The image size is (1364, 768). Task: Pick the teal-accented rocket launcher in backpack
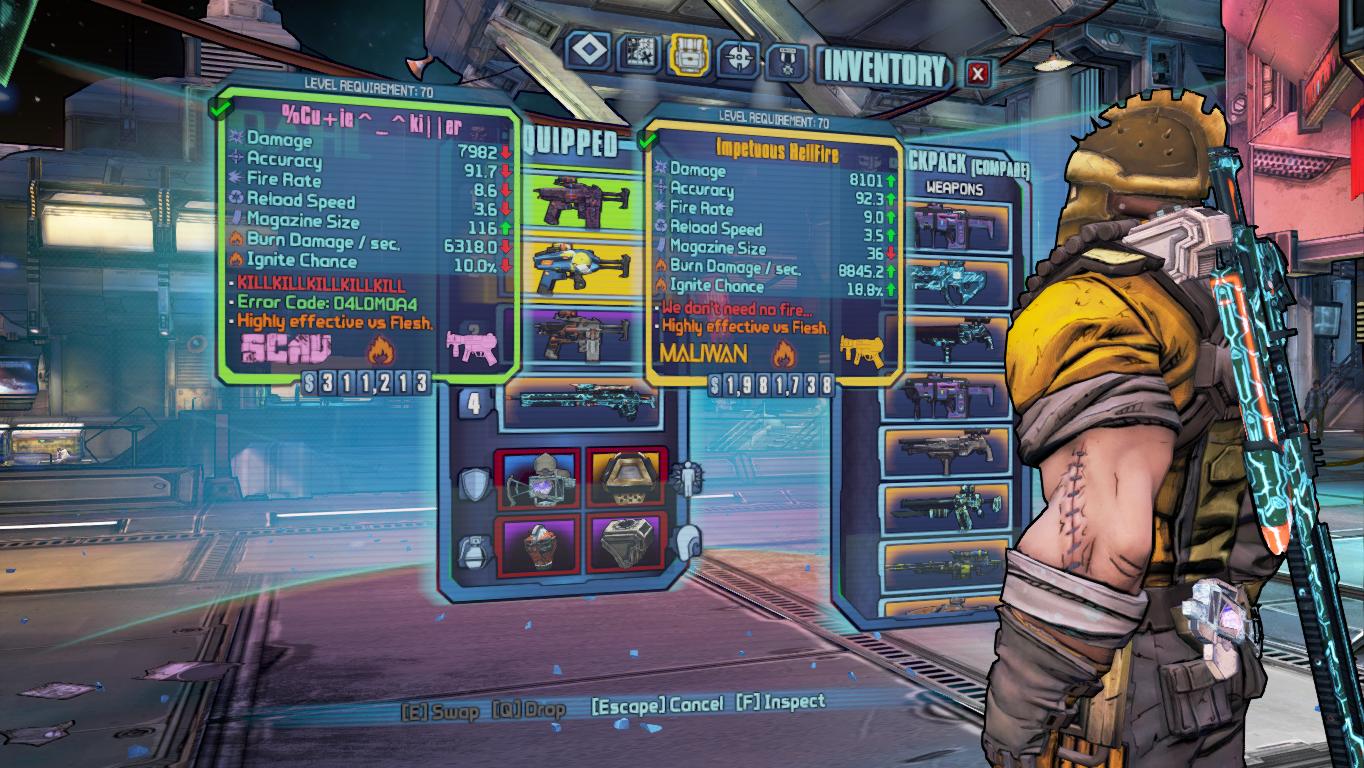(x=946, y=507)
